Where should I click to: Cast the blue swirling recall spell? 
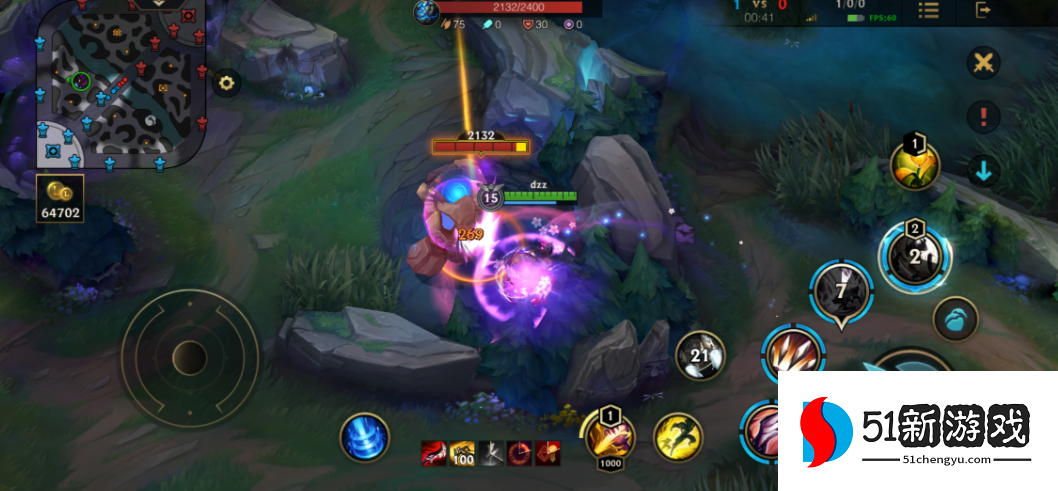point(364,438)
